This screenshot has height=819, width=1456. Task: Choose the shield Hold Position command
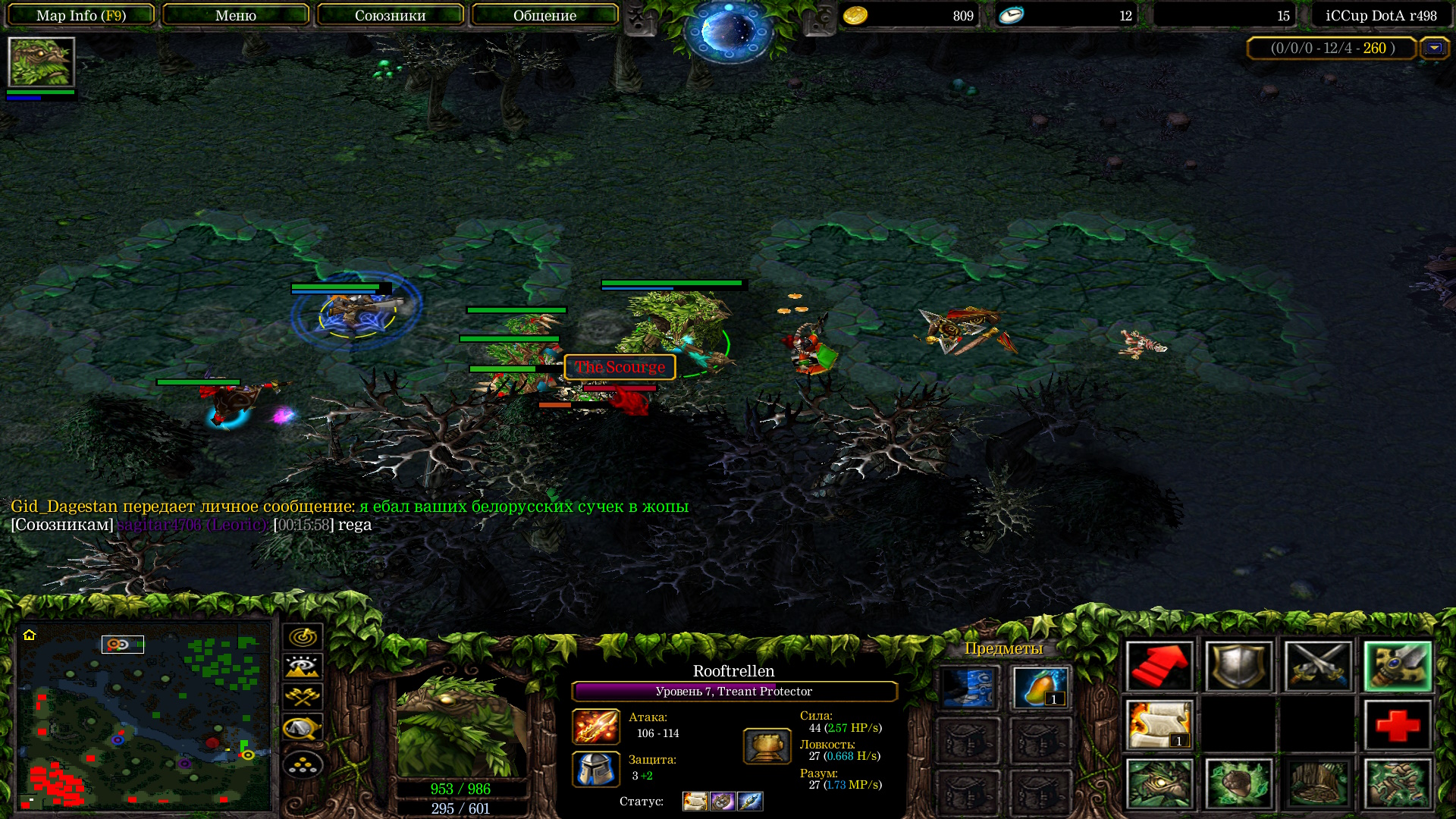pos(1238,667)
